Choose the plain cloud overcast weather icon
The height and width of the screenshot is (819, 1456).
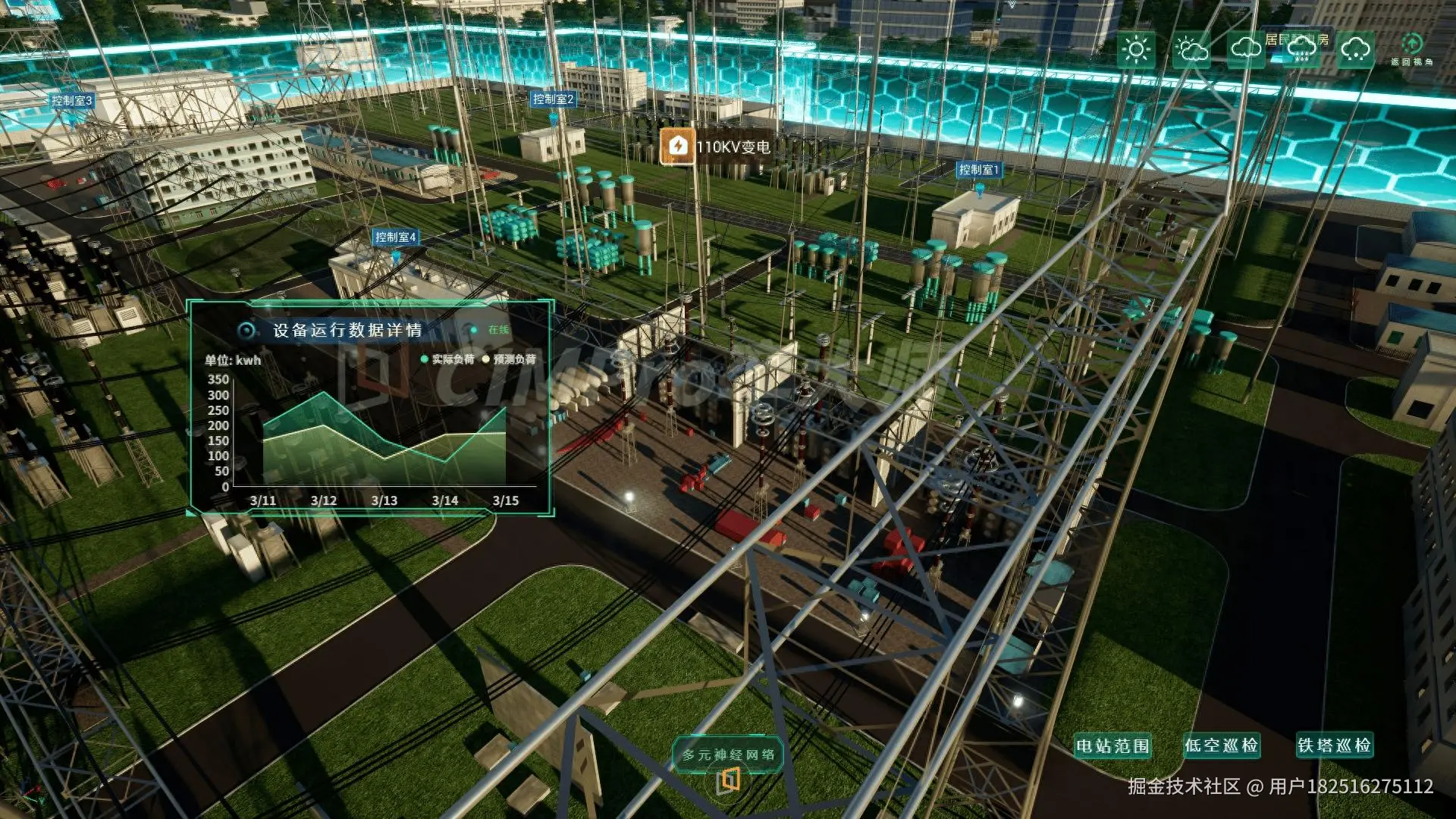1246,50
